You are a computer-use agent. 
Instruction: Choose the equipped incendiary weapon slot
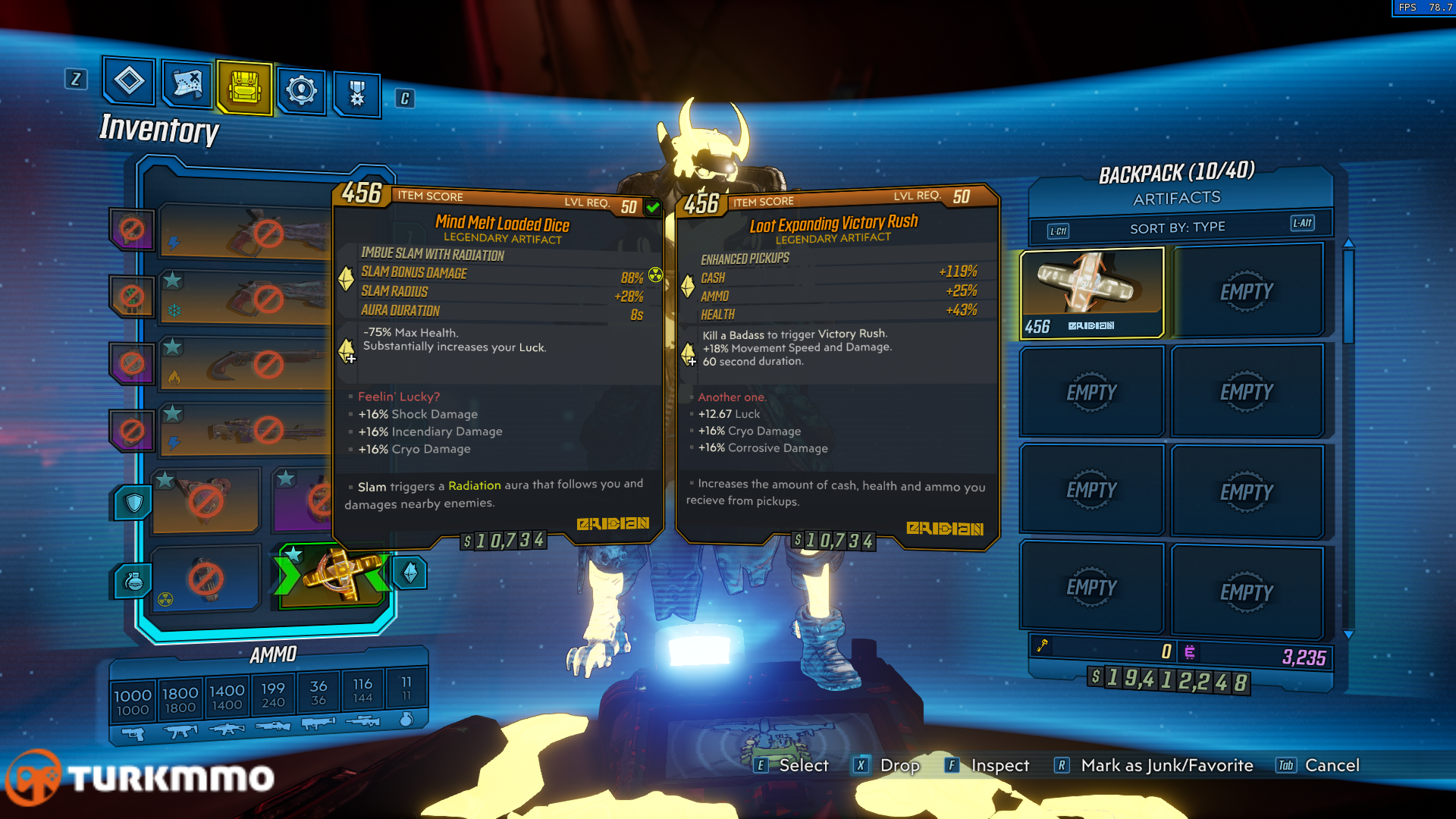point(244,366)
